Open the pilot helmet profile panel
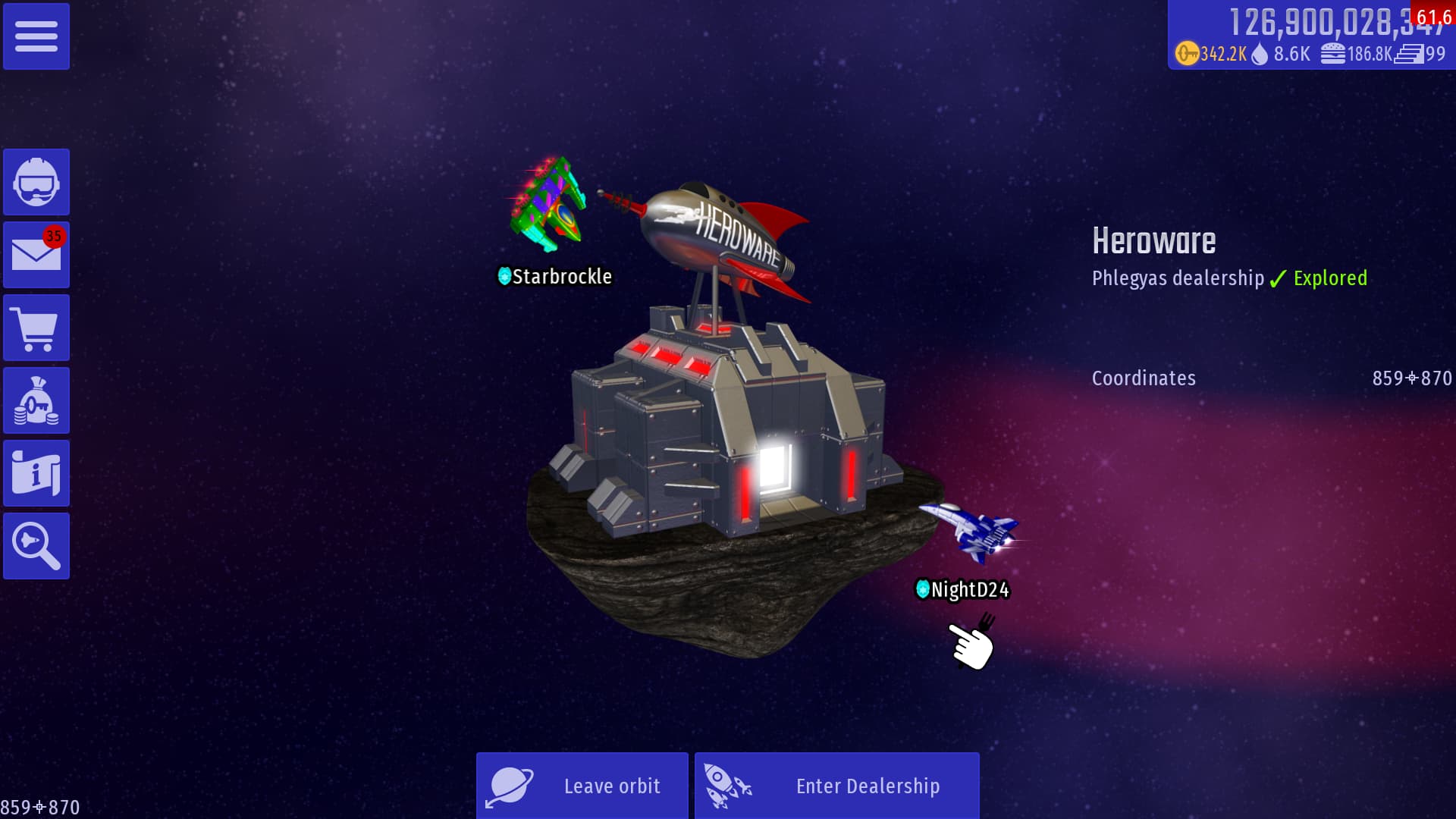The width and height of the screenshot is (1456, 819). tap(36, 182)
